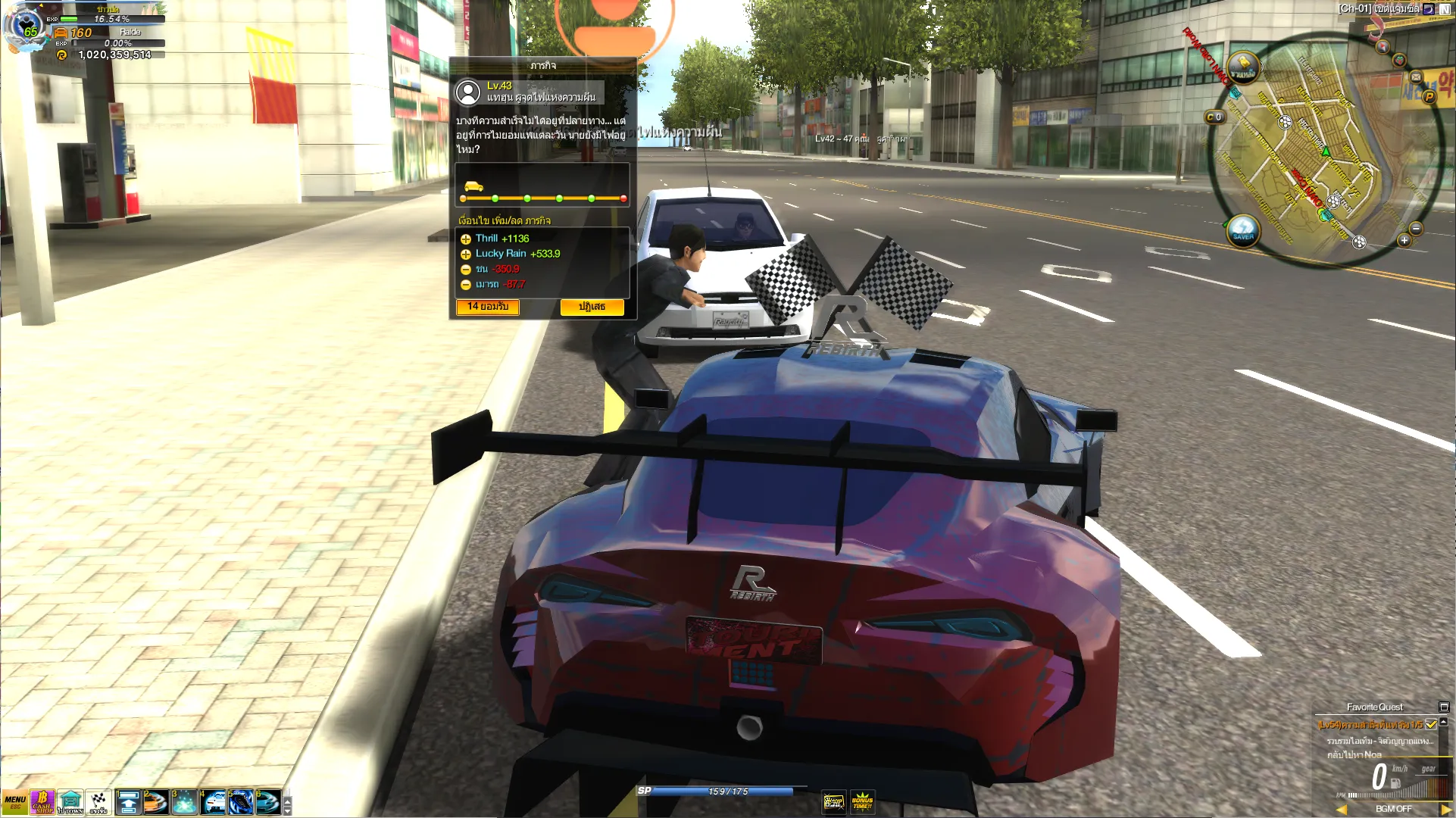Viewport: 1456px width, 818px height.
Task: Minimize the Favorite Quest panel
Action: (1443, 707)
